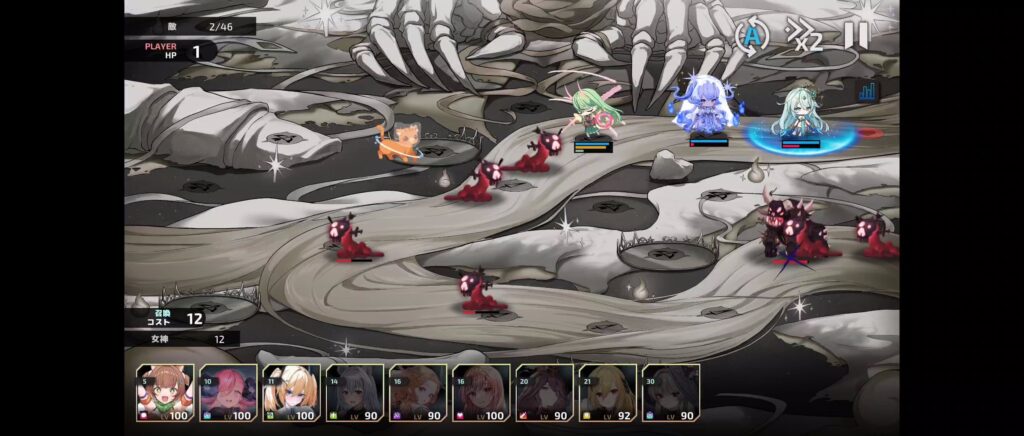Pick the cost 21 level 92 unit card
1024x436 pixels.
coord(607,392)
